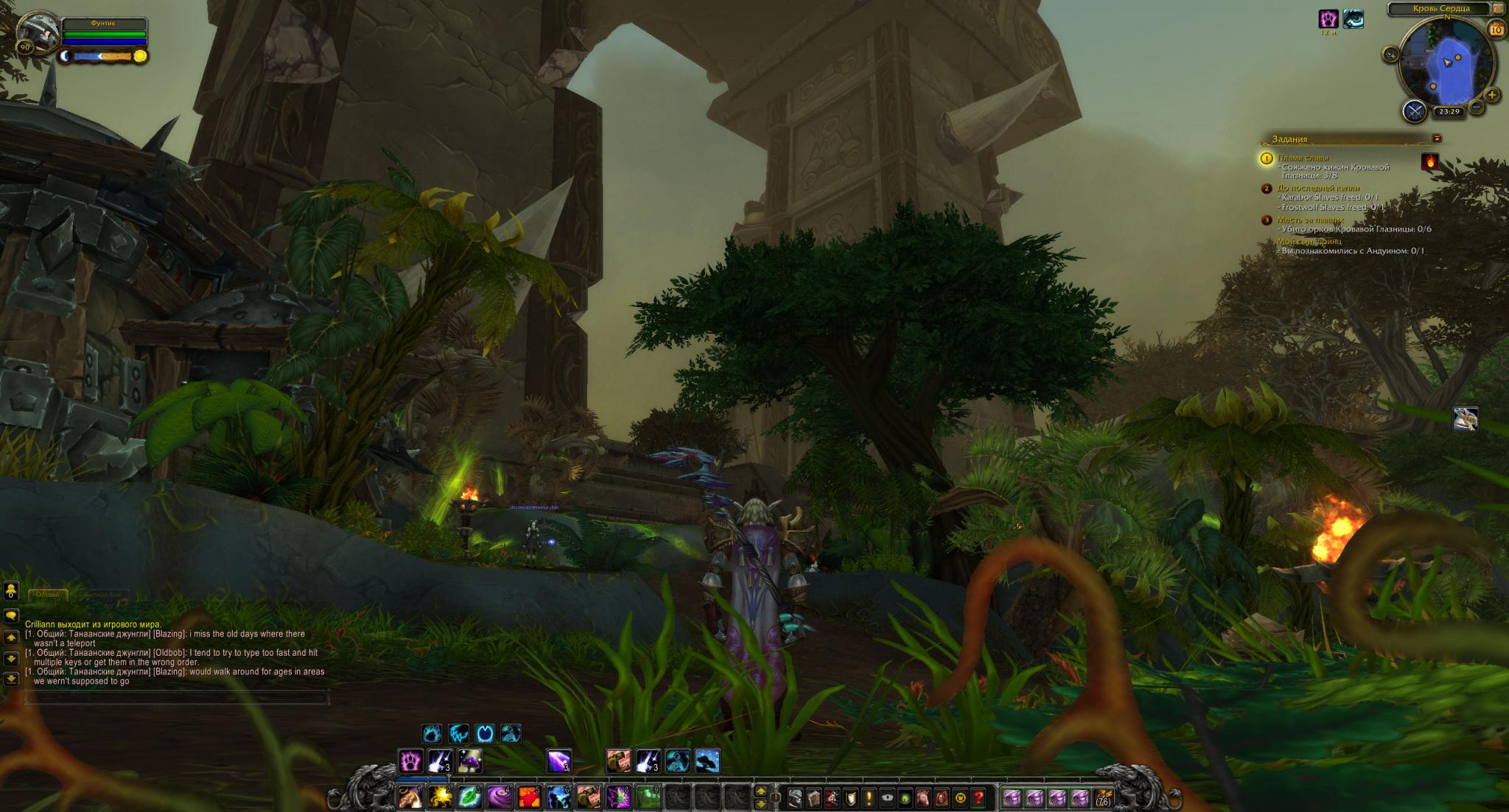Jump chat to the bottom

(11, 679)
